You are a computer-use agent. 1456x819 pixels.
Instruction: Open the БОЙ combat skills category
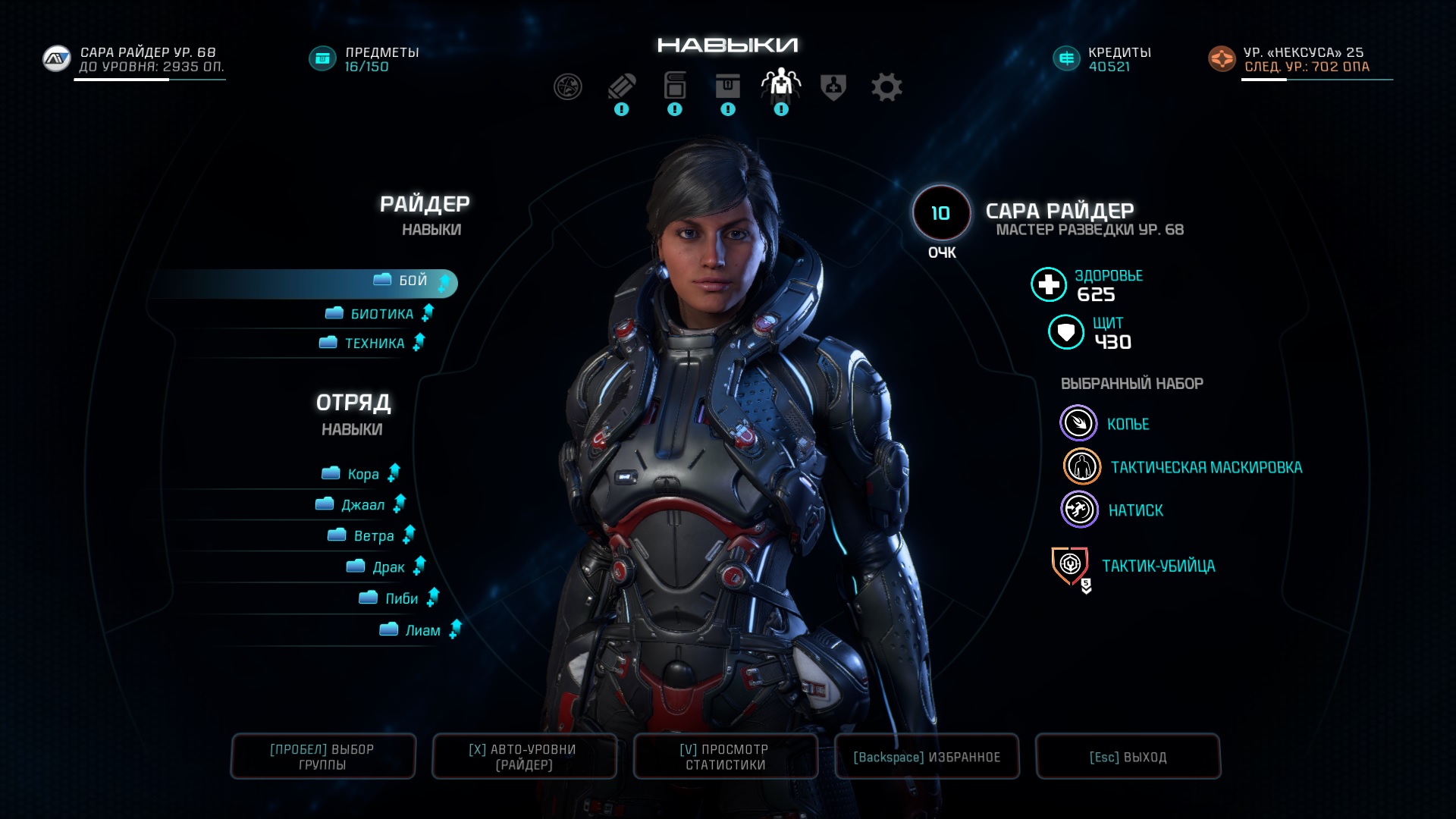(x=413, y=281)
